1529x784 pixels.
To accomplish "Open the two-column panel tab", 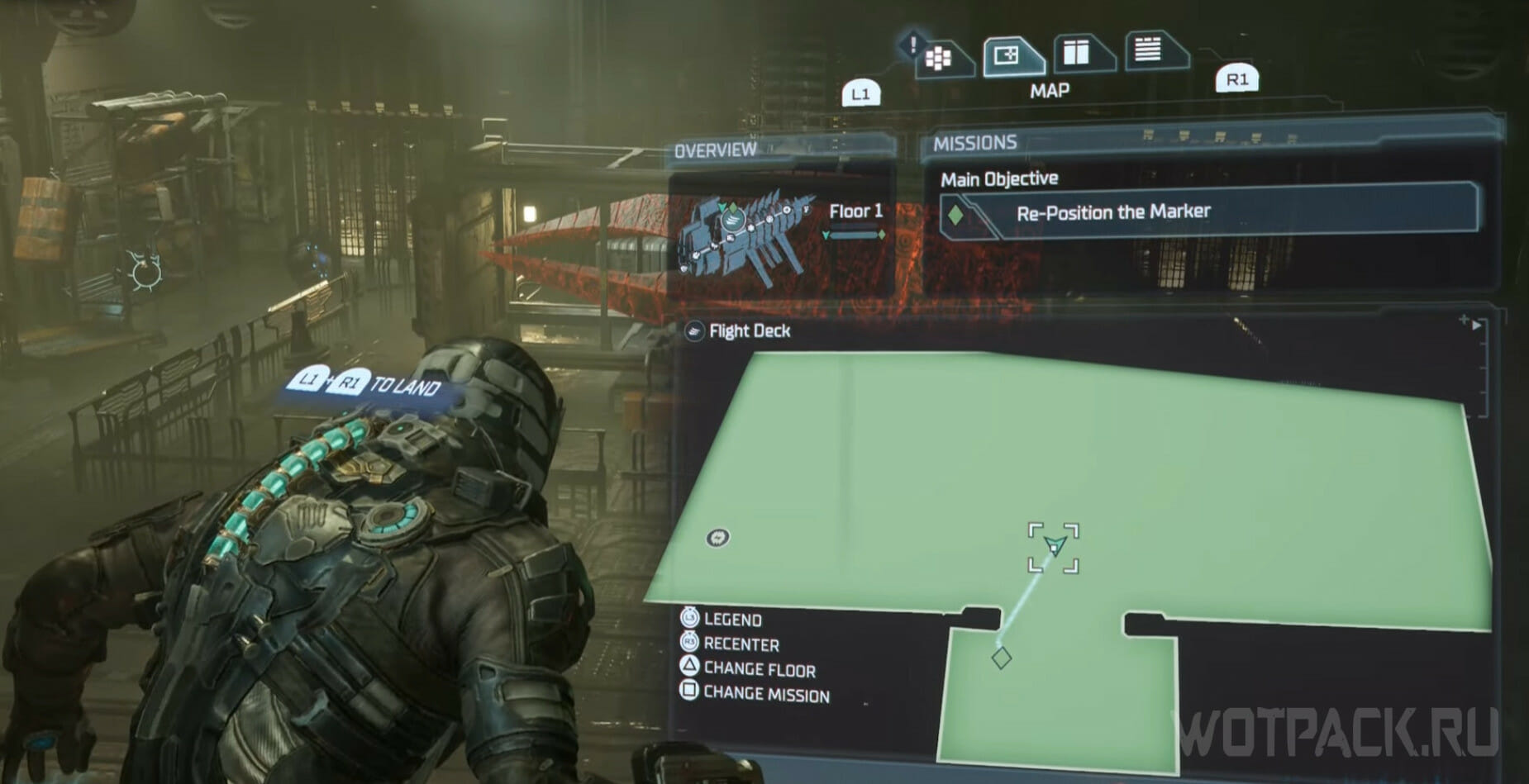I will 1077,53.
